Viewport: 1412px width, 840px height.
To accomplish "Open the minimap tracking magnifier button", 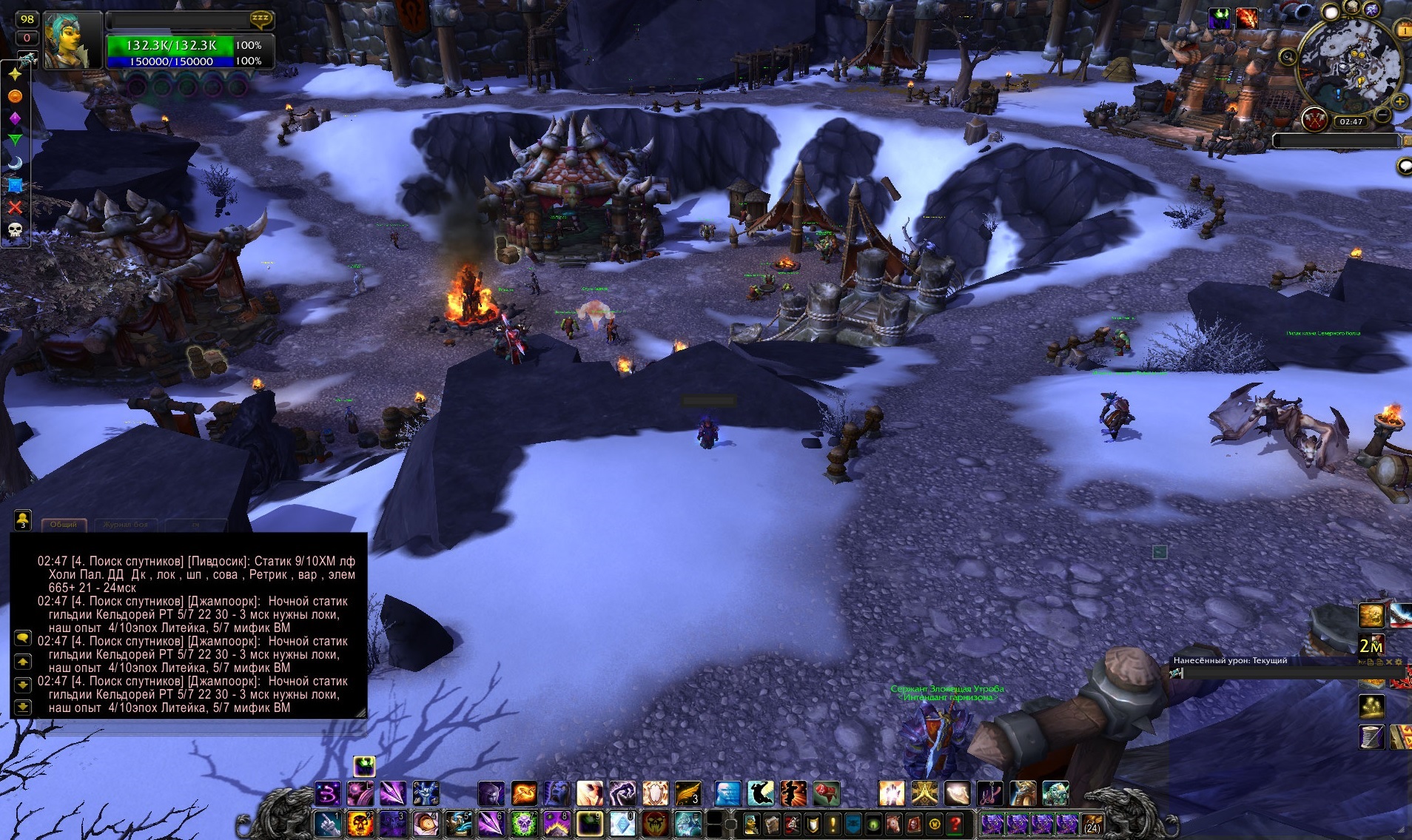I will [1288, 56].
